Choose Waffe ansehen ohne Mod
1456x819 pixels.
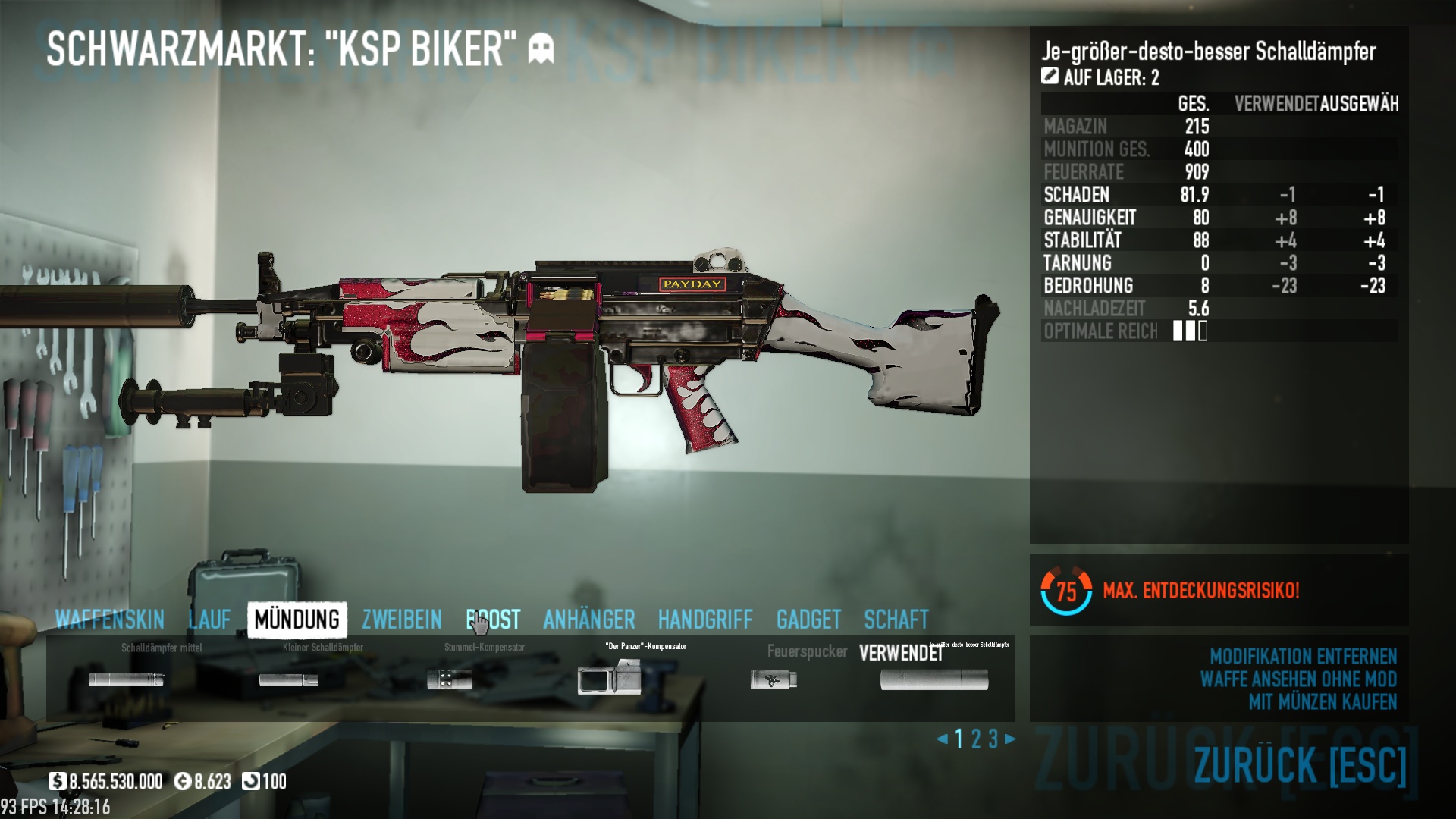(x=1298, y=679)
